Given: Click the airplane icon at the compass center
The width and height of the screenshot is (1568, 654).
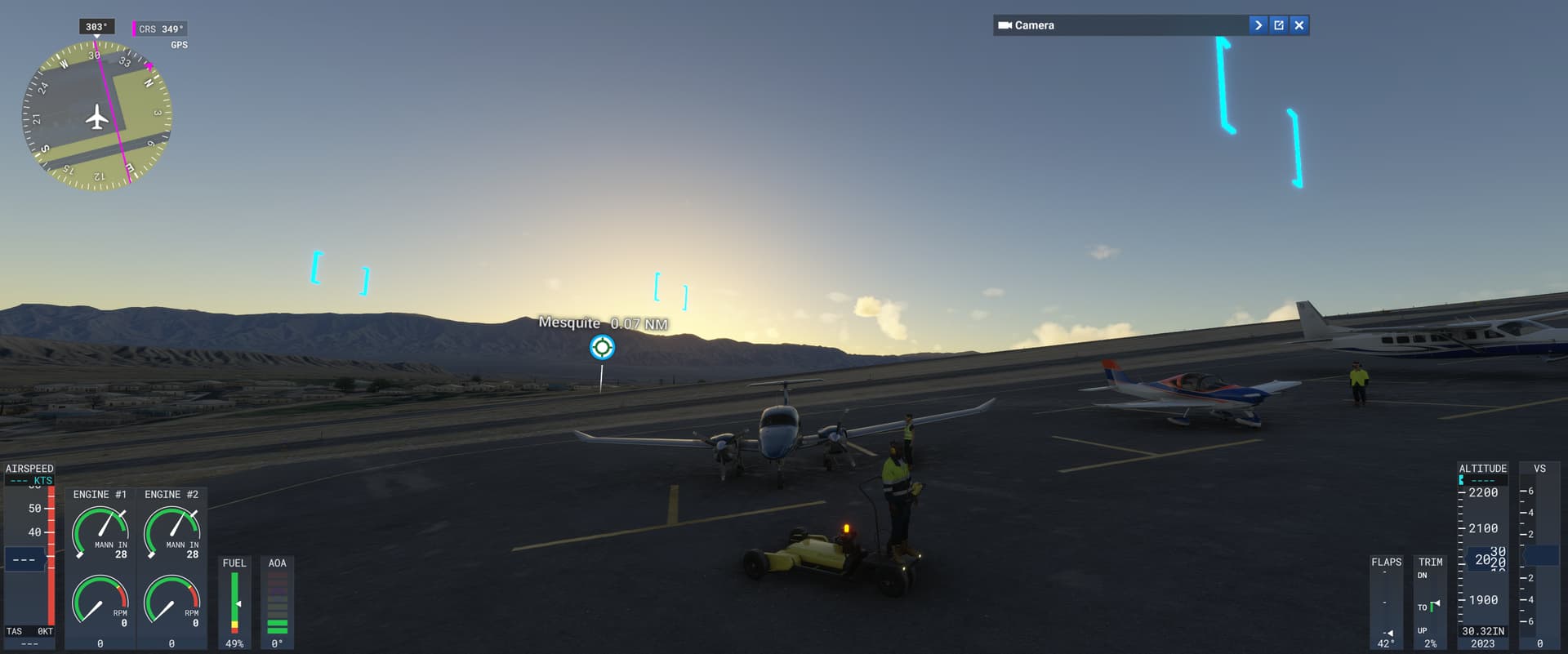Looking at the screenshot, I should coord(96,118).
